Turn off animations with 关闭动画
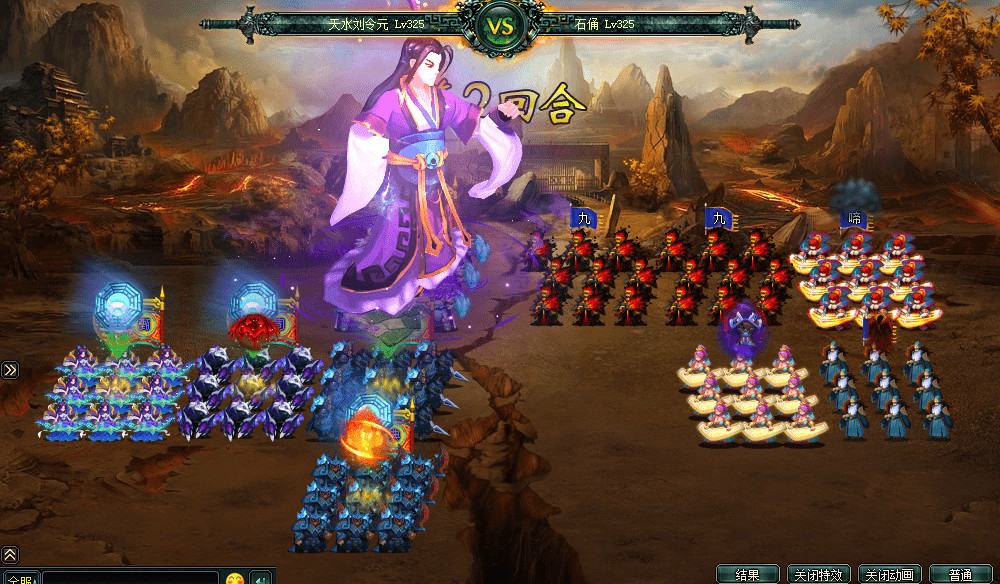This screenshot has height=584, width=1000. pos(888,575)
